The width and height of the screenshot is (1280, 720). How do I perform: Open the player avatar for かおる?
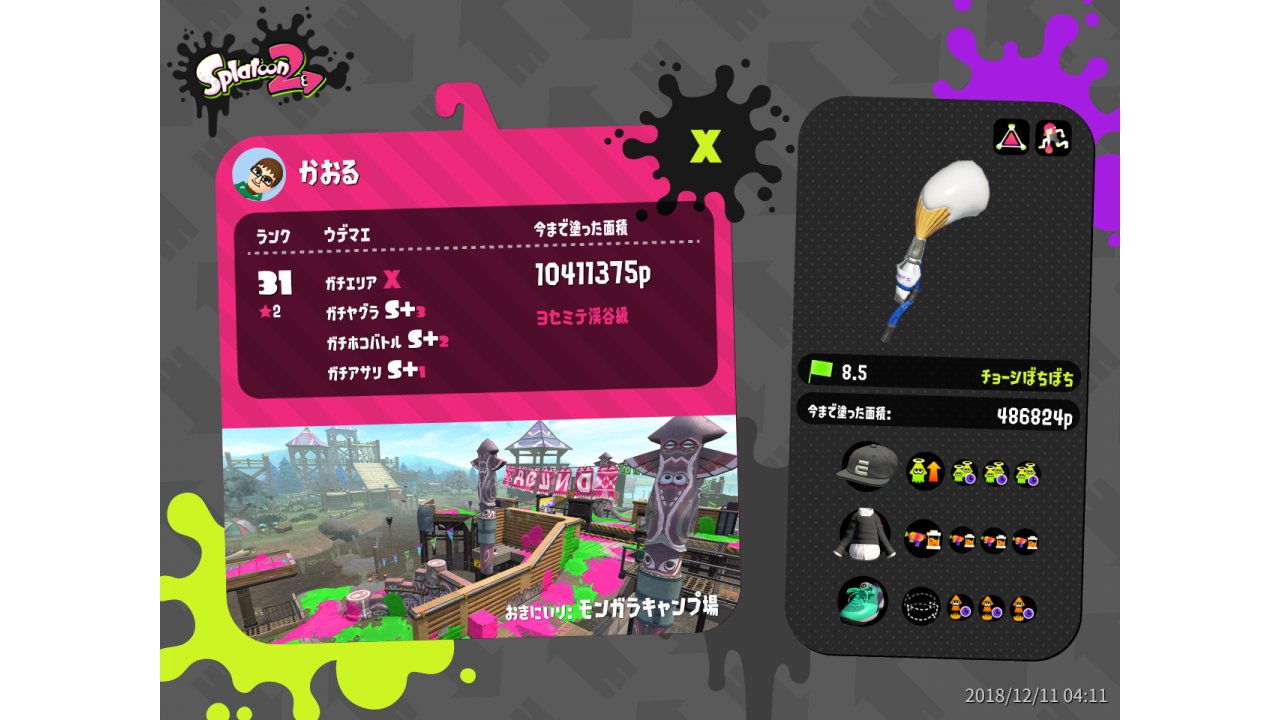coord(259,175)
